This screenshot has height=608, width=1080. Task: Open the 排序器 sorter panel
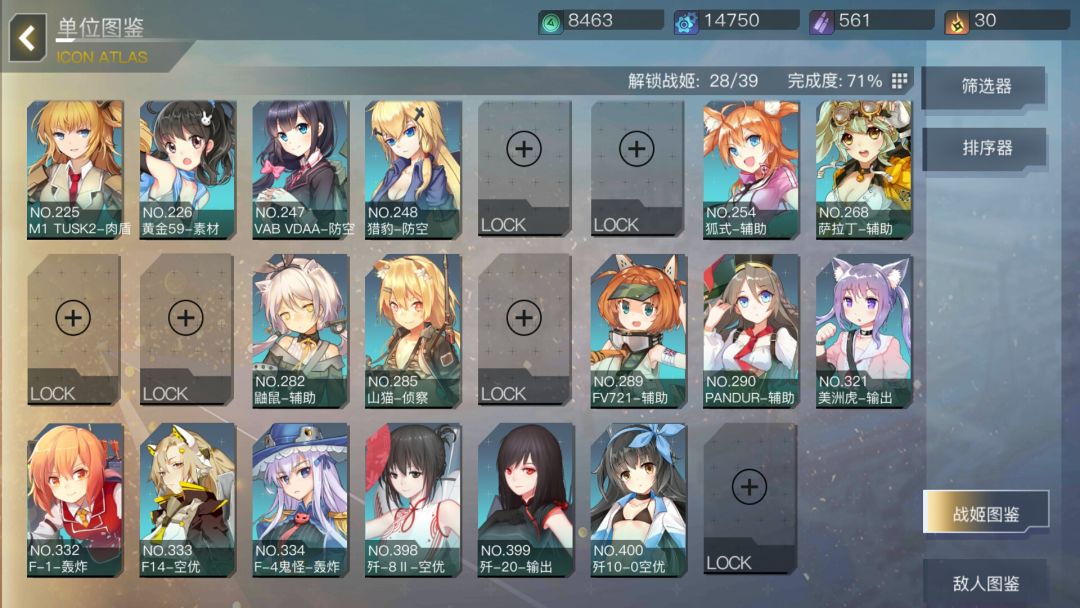(x=985, y=148)
